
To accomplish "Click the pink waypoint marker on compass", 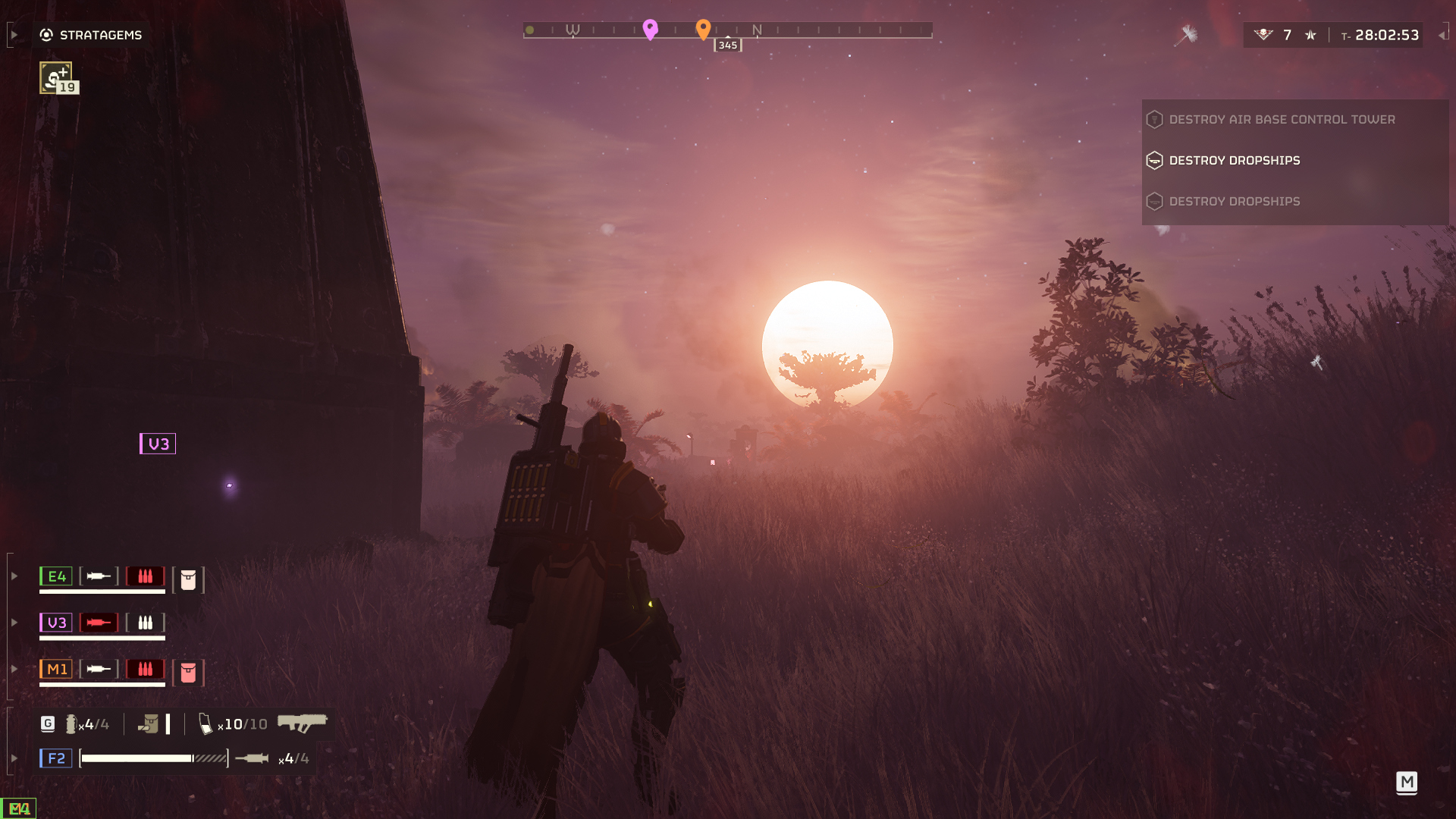I will pos(650,29).
